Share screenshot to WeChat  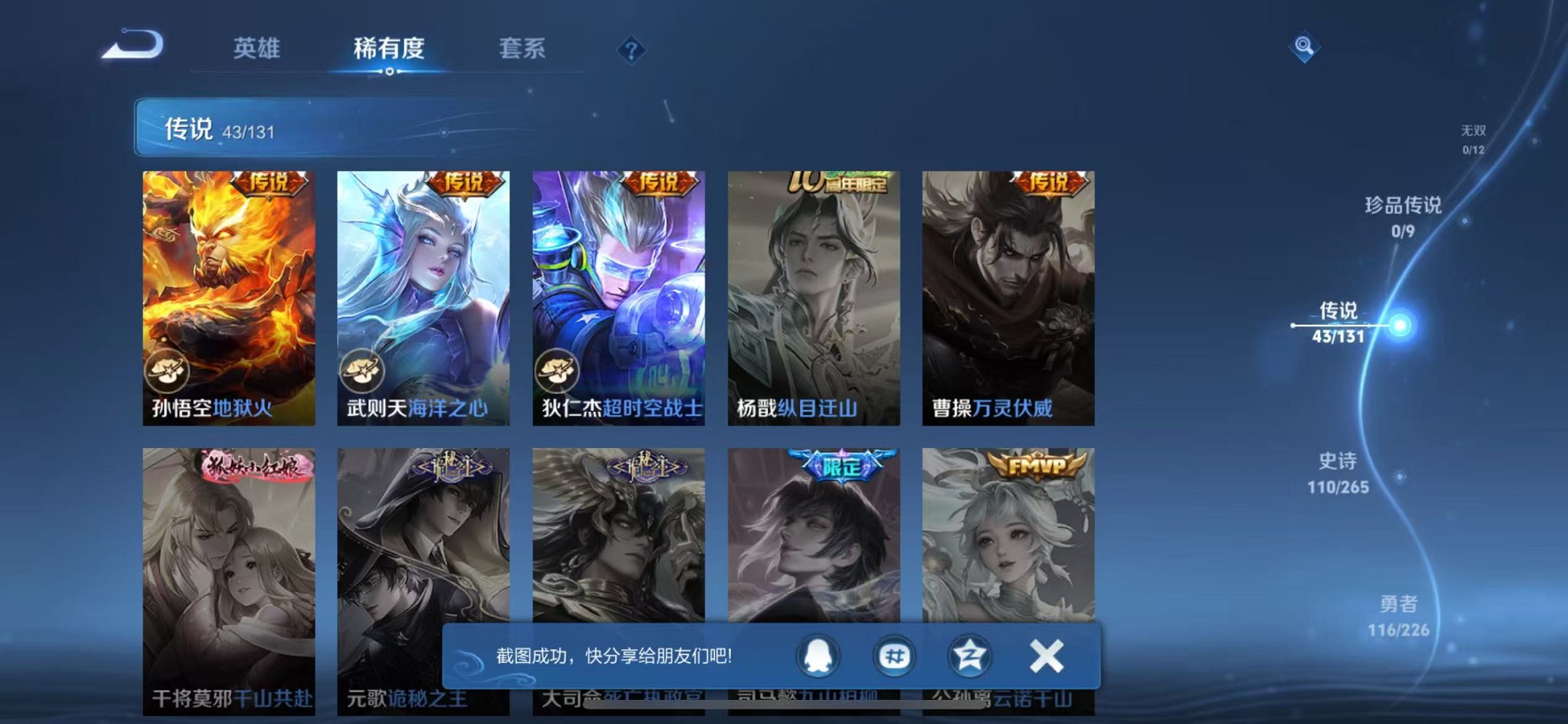(x=894, y=656)
